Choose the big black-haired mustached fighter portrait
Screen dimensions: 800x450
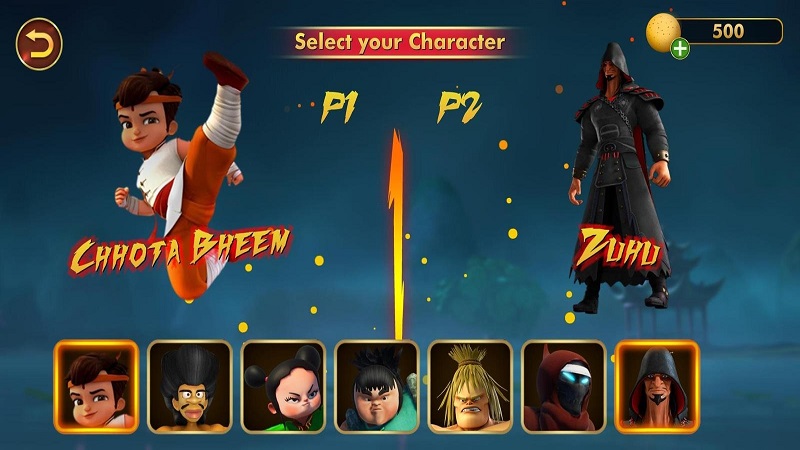[x=190, y=387]
